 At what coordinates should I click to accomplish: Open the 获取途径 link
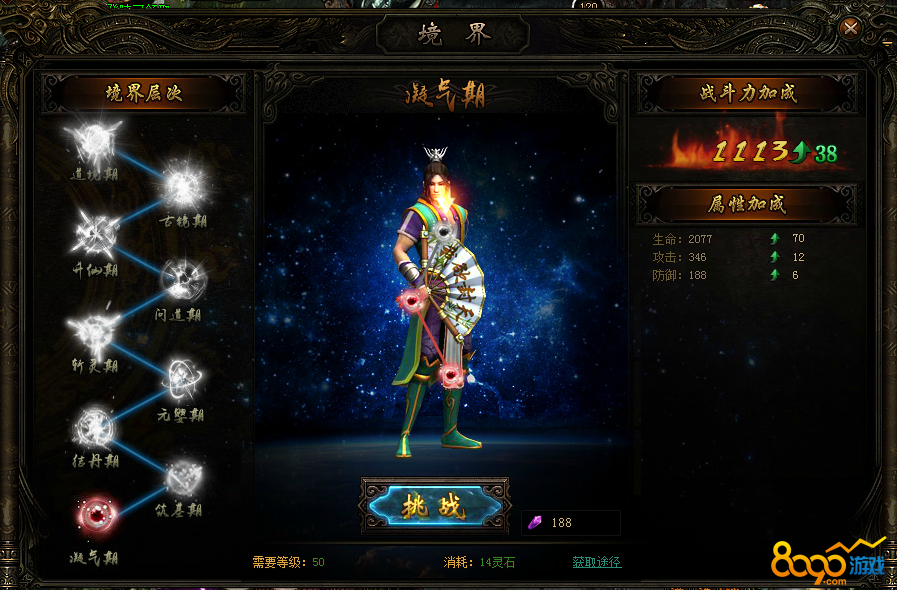pyautogui.click(x=596, y=562)
